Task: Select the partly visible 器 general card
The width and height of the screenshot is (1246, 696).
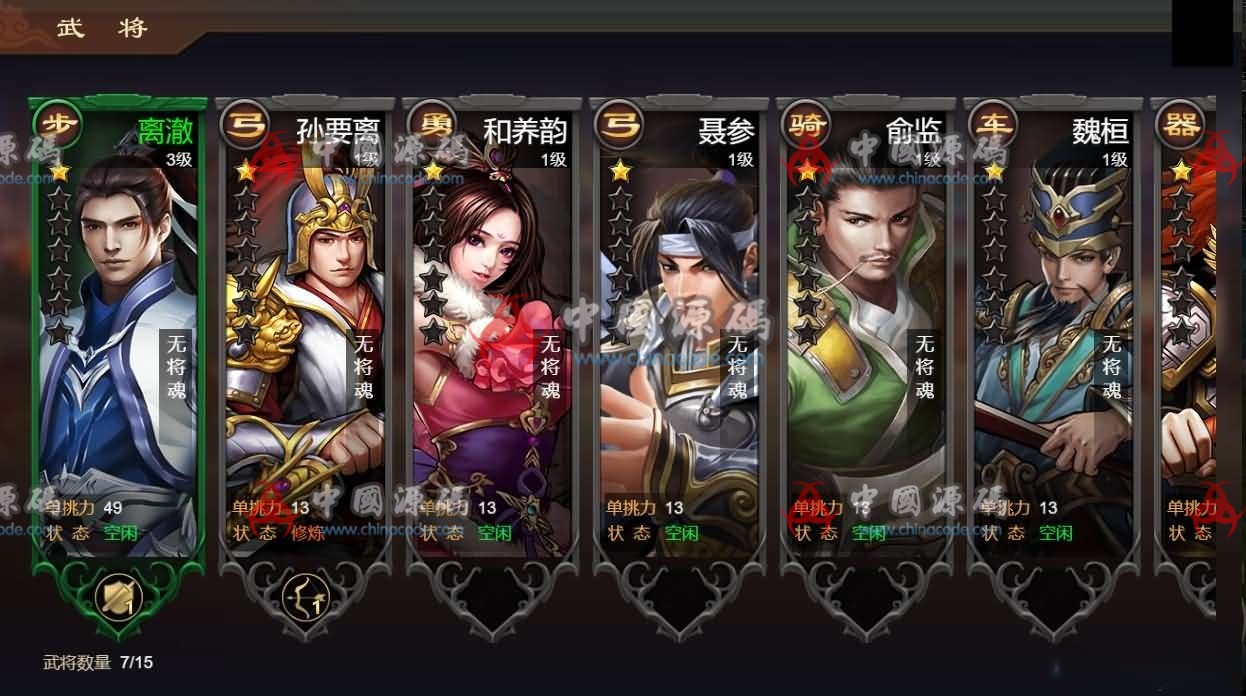Action: click(x=1188, y=330)
